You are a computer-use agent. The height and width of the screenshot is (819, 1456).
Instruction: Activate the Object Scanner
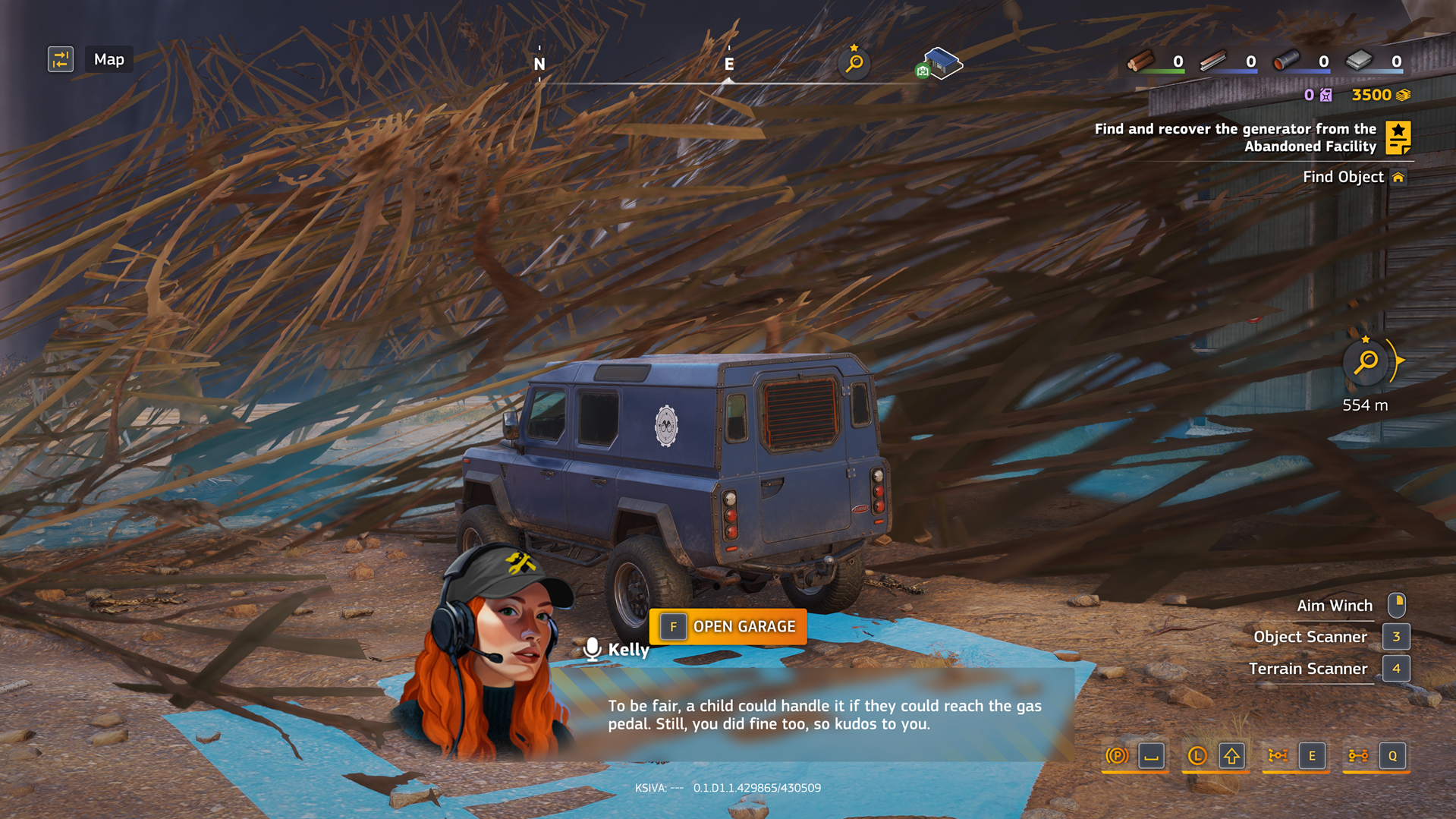[1396, 637]
